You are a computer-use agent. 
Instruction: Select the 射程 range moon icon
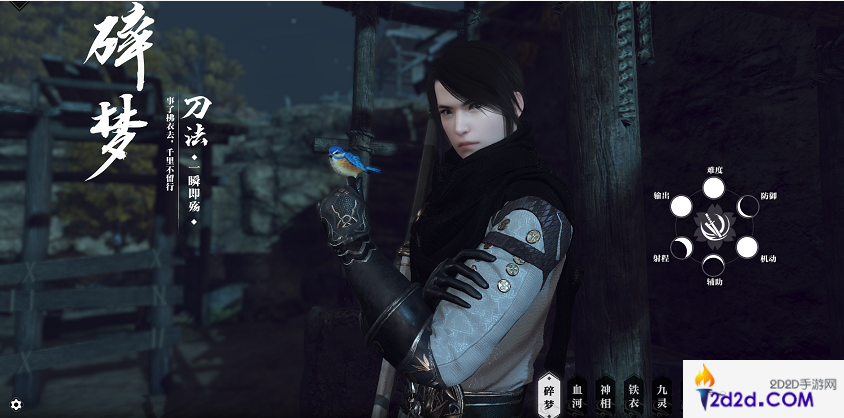click(x=680, y=246)
